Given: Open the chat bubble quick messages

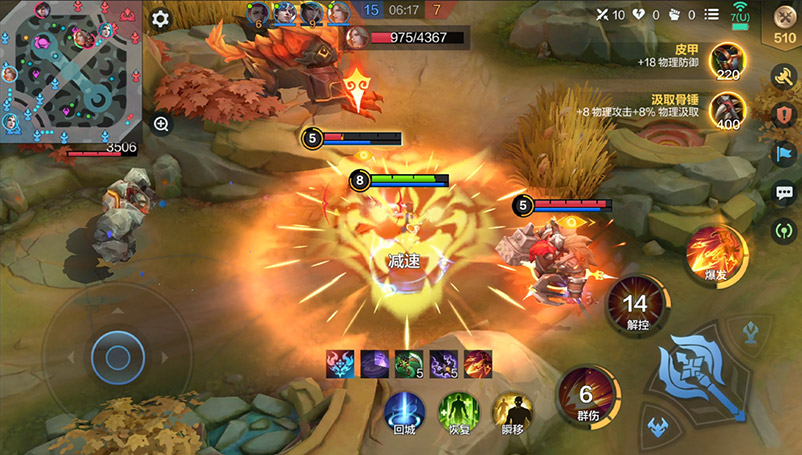Looking at the screenshot, I should click(785, 192).
